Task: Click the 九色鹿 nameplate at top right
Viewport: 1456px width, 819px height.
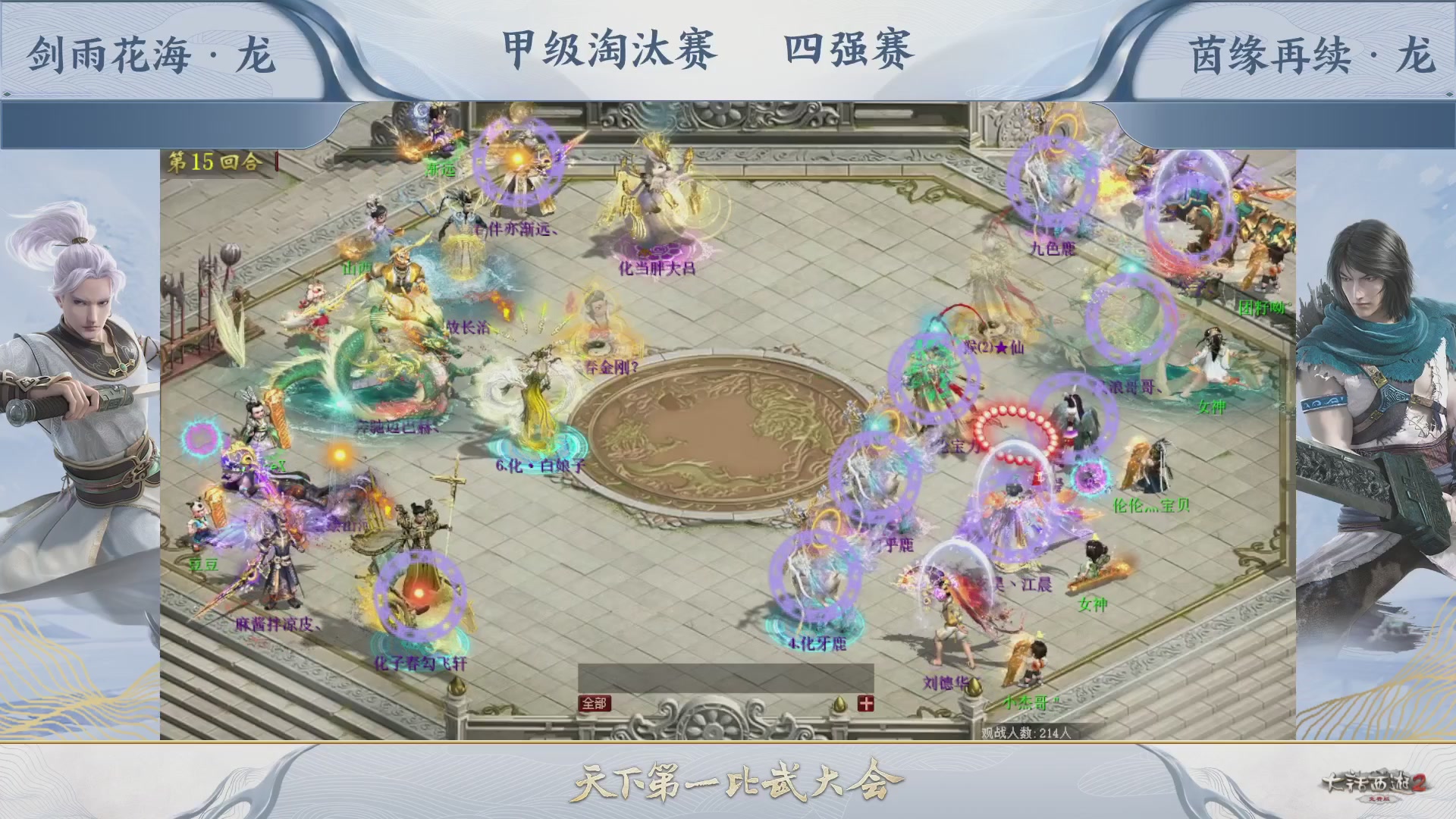Action: (x=1052, y=246)
